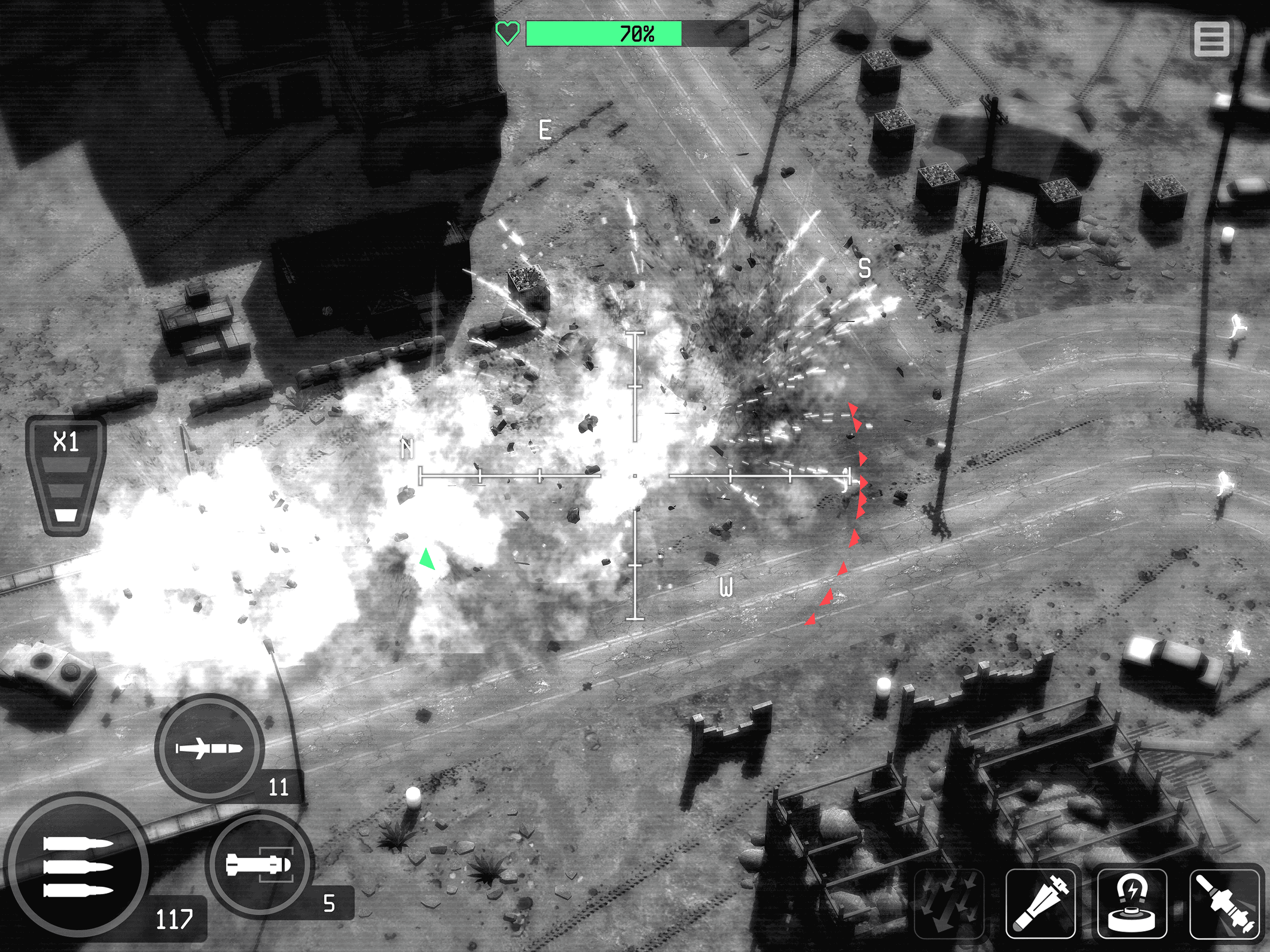Image resolution: width=1270 pixels, height=952 pixels.
Task: Tap the compass letter N on screen
Action: point(408,447)
